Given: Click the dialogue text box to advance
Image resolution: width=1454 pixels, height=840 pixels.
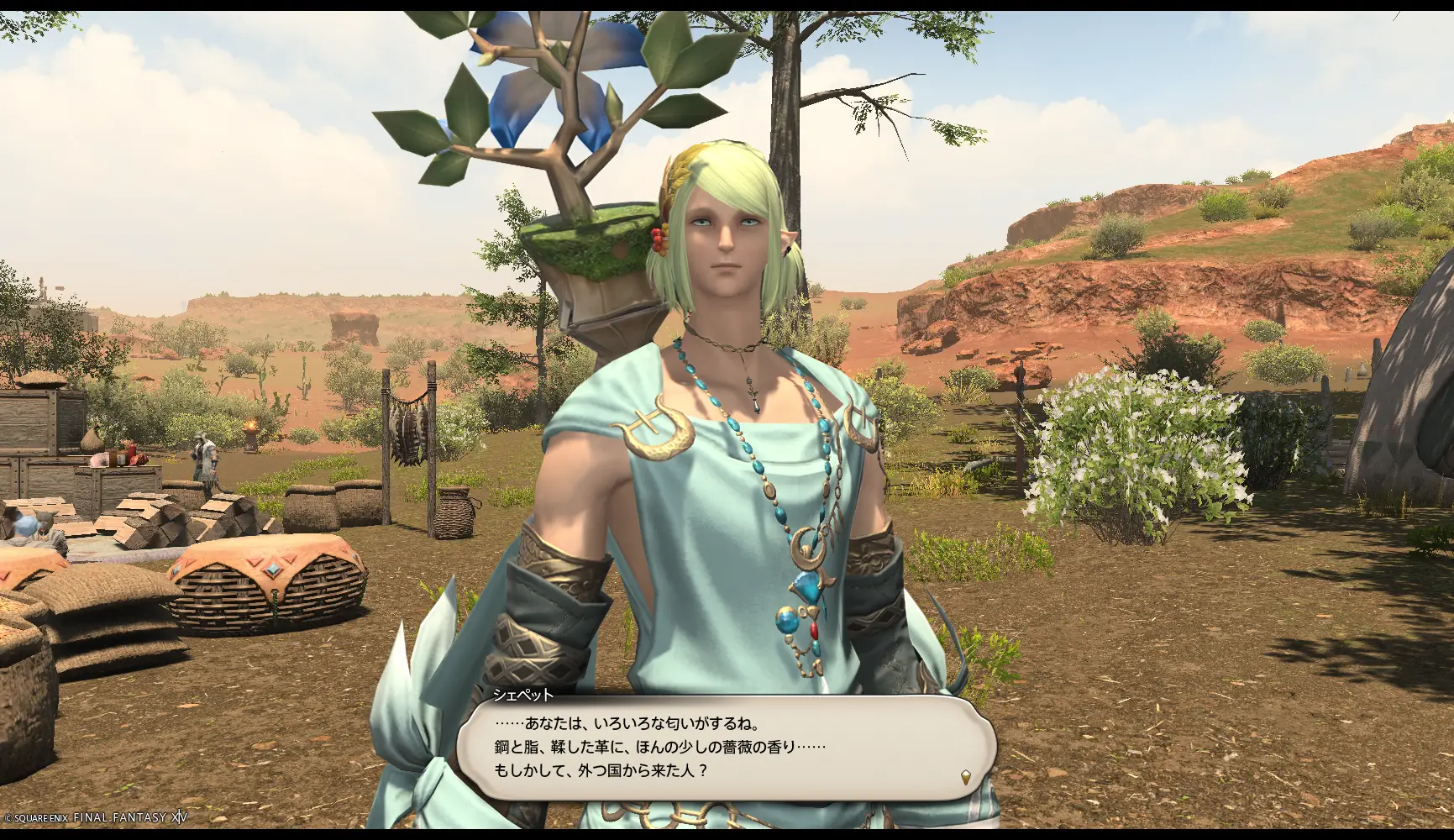Looking at the screenshot, I should 722,748.
